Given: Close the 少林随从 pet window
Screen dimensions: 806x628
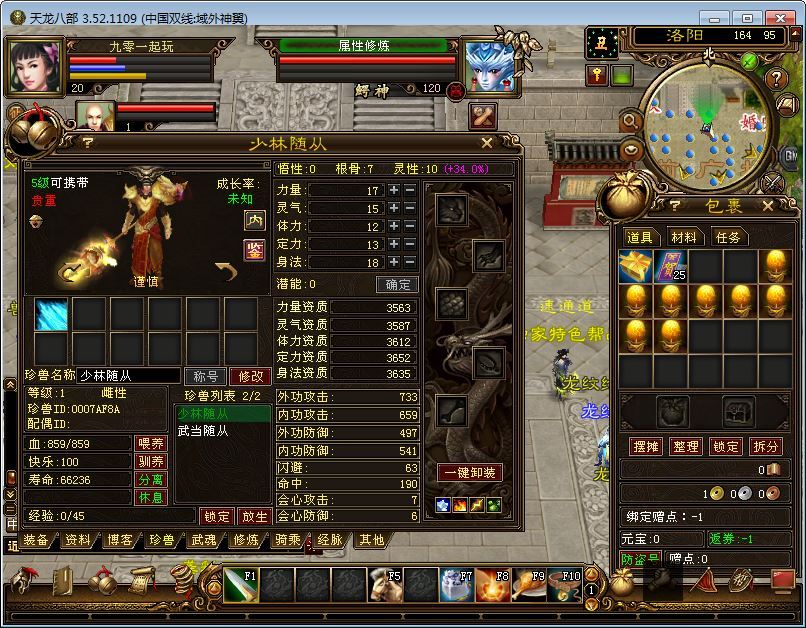Looking at the screenshot, I should [x=487, y=143].
